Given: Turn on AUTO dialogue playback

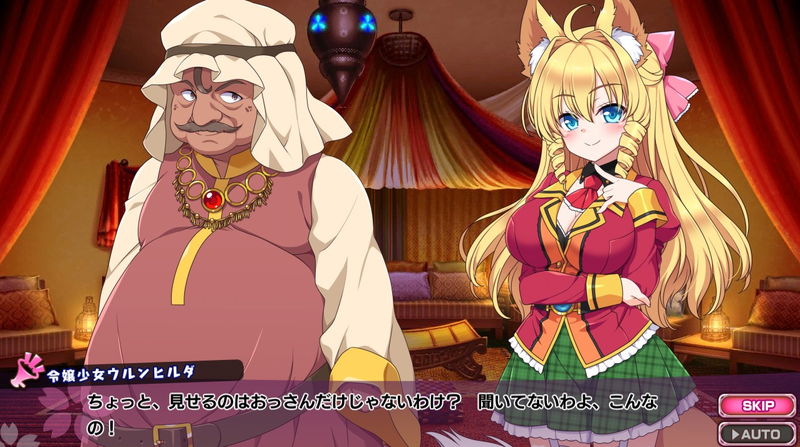Looking at the screenshot, I should [x=758, y=433].
